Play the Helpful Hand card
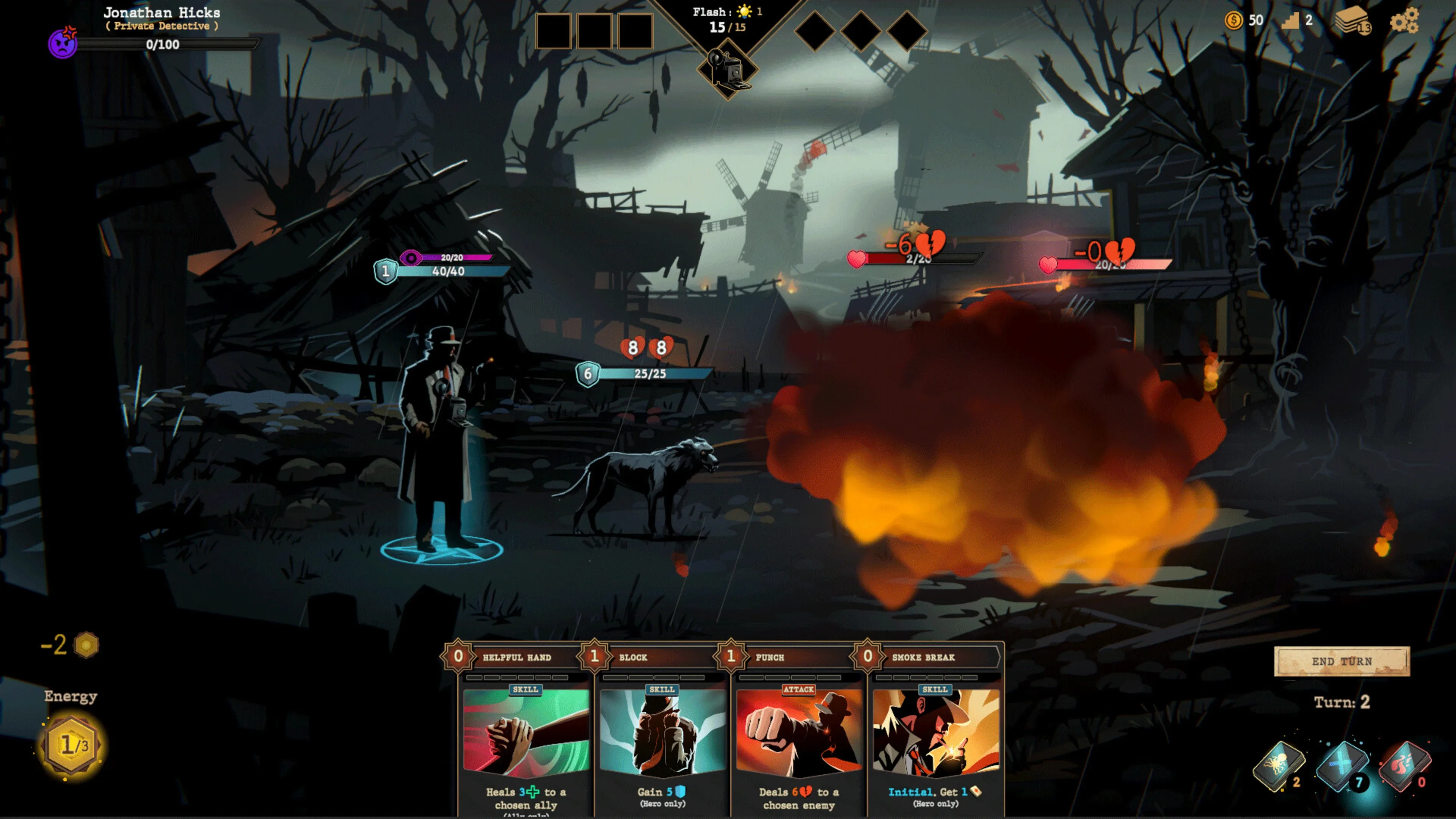This screenshot has height=819, width=1456. tap(526, 735)
